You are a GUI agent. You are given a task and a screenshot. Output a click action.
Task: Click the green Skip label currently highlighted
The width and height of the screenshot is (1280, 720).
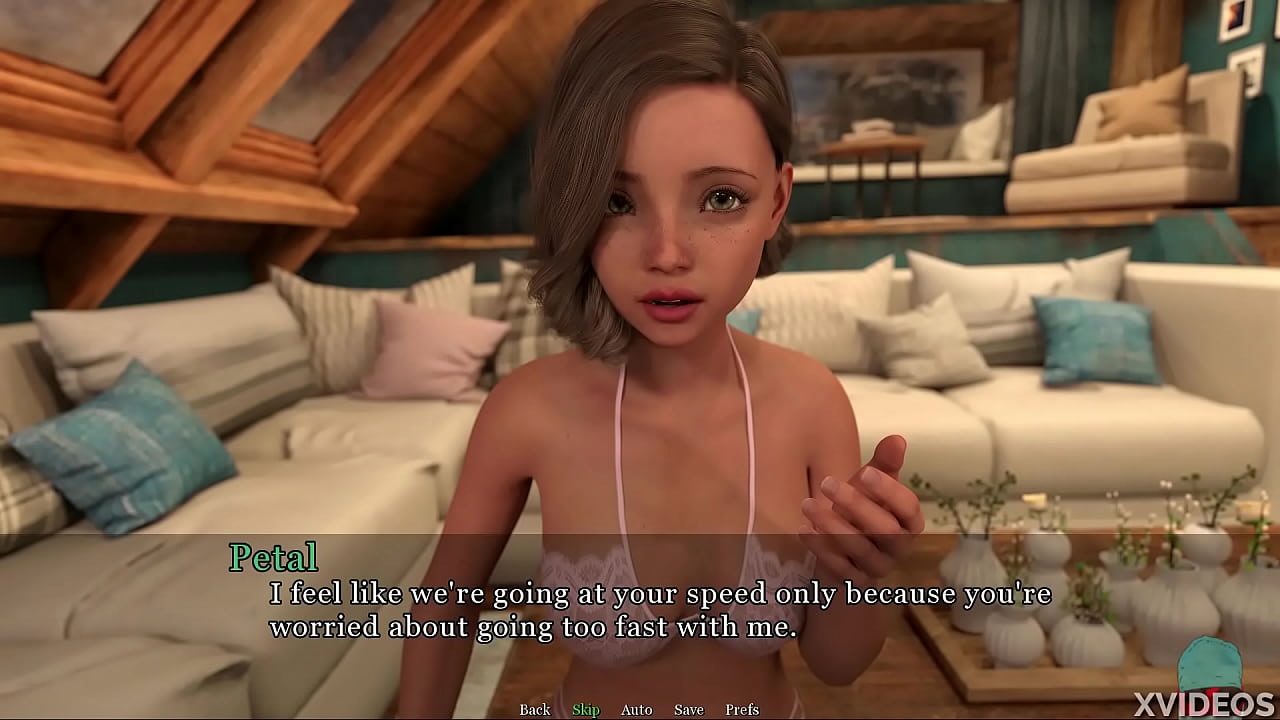(587, 709)
